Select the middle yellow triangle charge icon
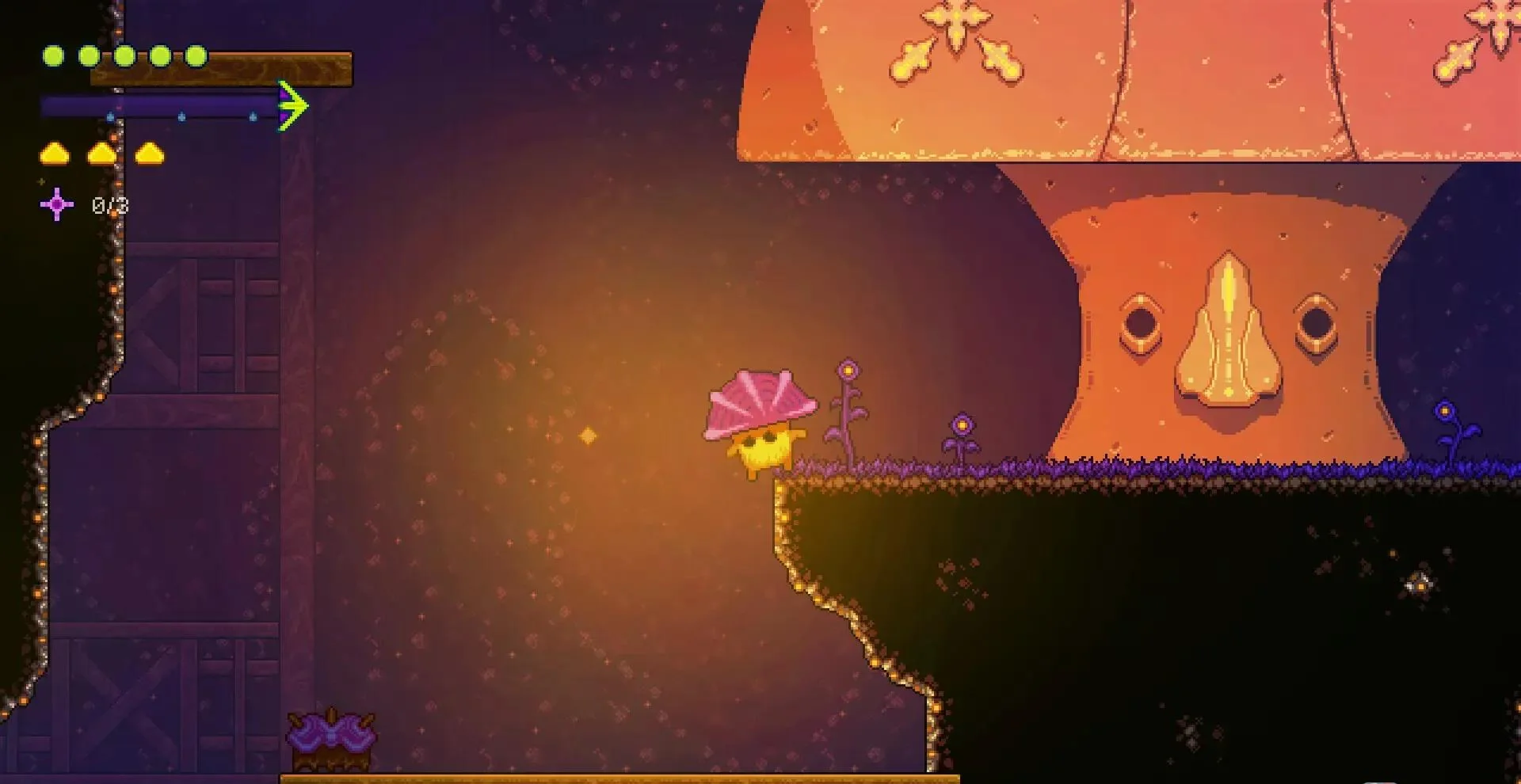 point(101,154)
